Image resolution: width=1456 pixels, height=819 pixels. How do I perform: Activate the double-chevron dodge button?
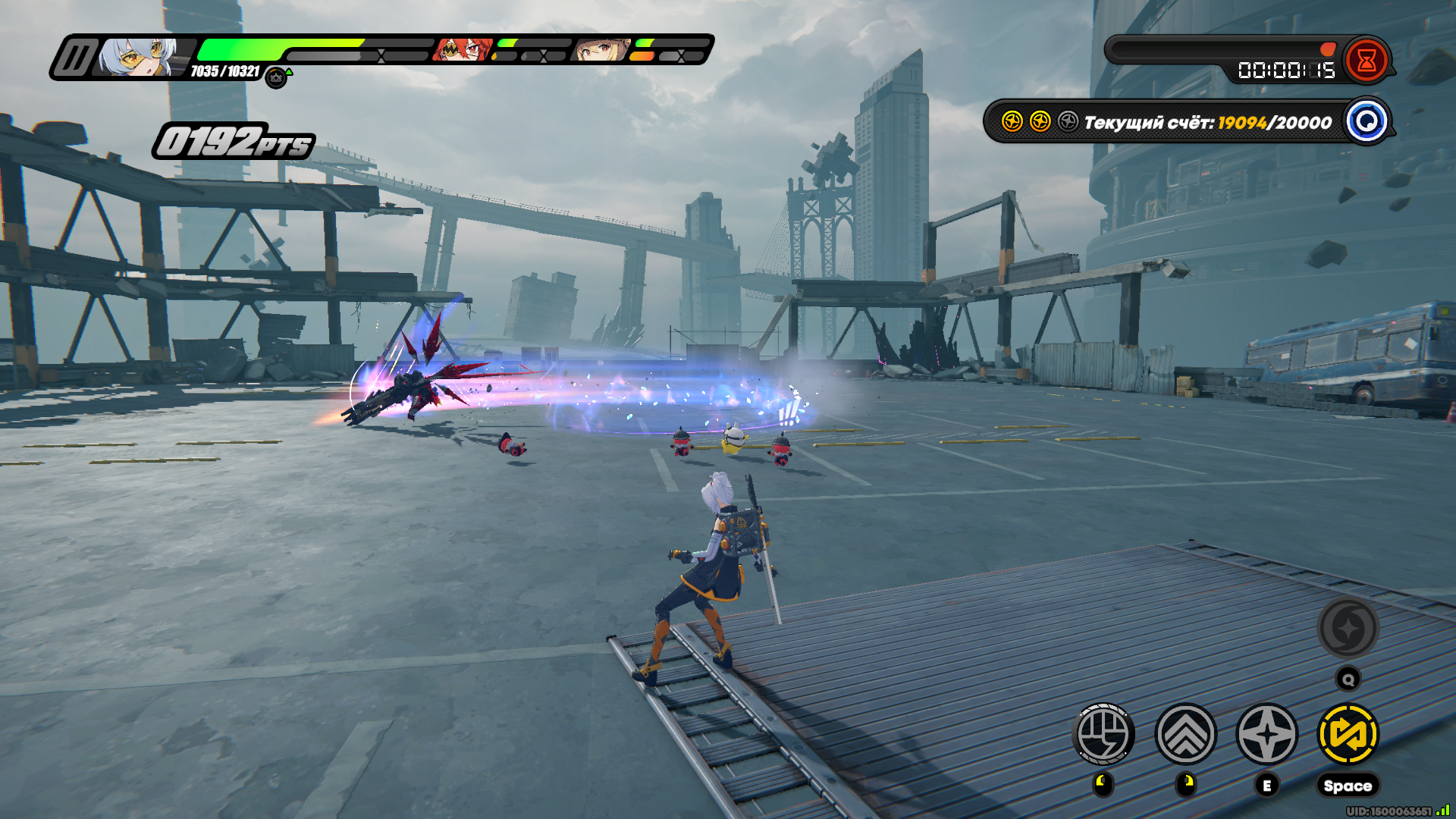(1185, 734)
